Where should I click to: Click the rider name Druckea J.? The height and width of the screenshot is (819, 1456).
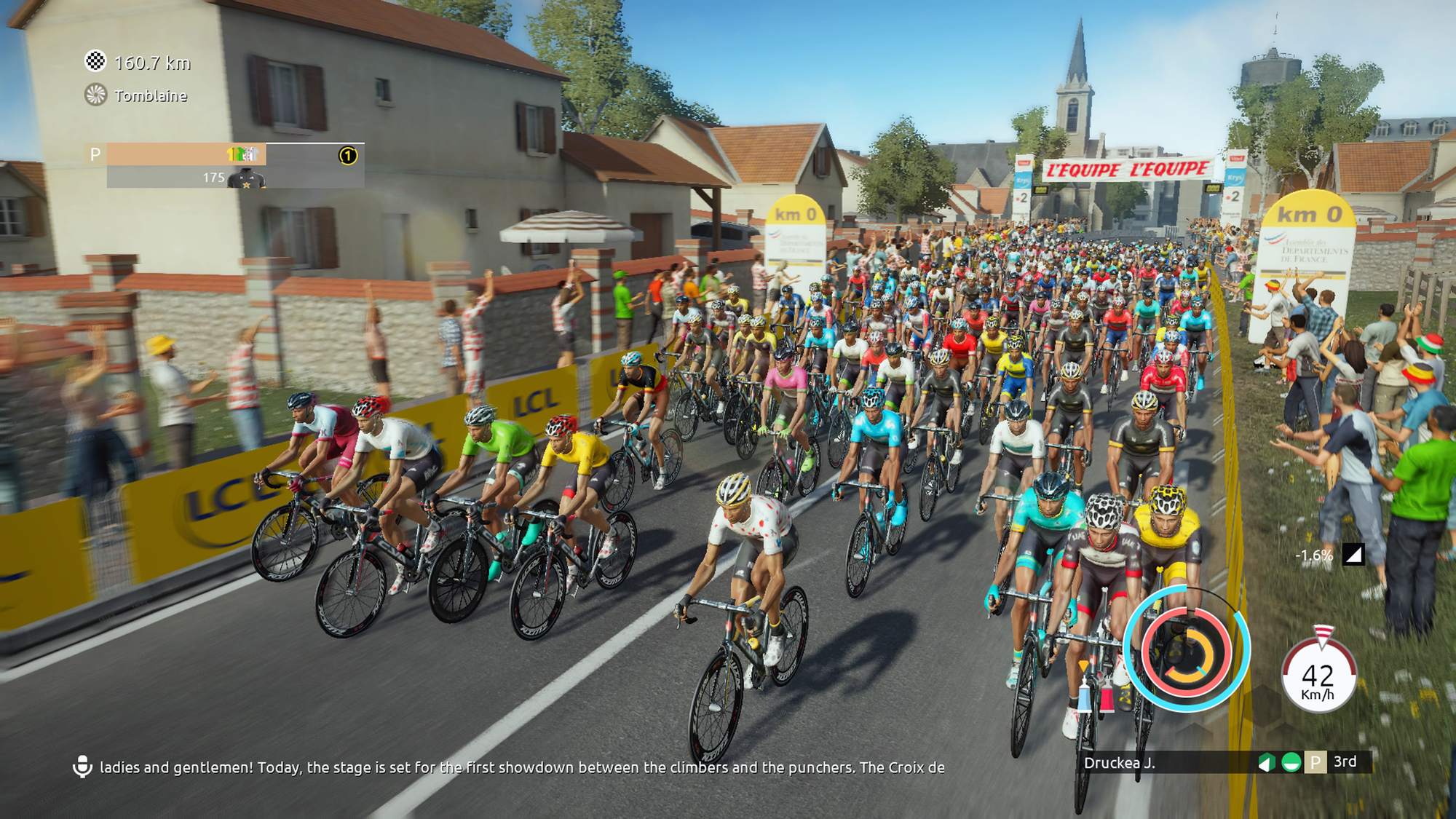(x=1119, y=763)
